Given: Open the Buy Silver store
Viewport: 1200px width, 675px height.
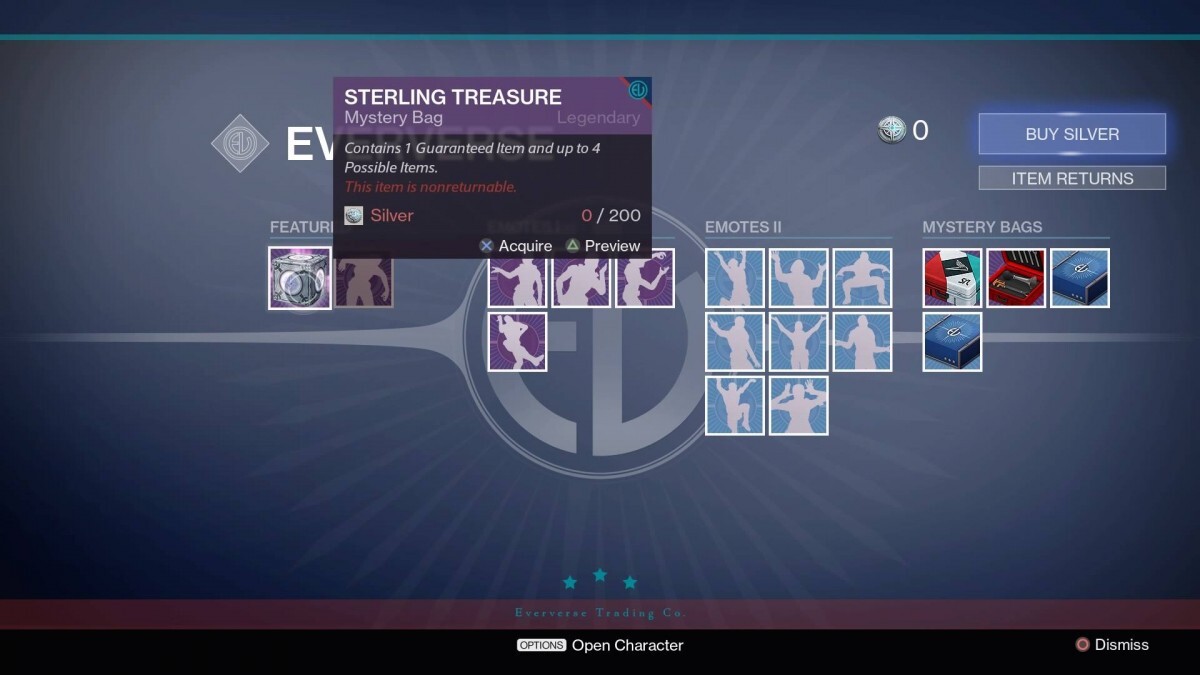Looking at the screenshot, I should pyautogui.click(x=1072, y=134).
